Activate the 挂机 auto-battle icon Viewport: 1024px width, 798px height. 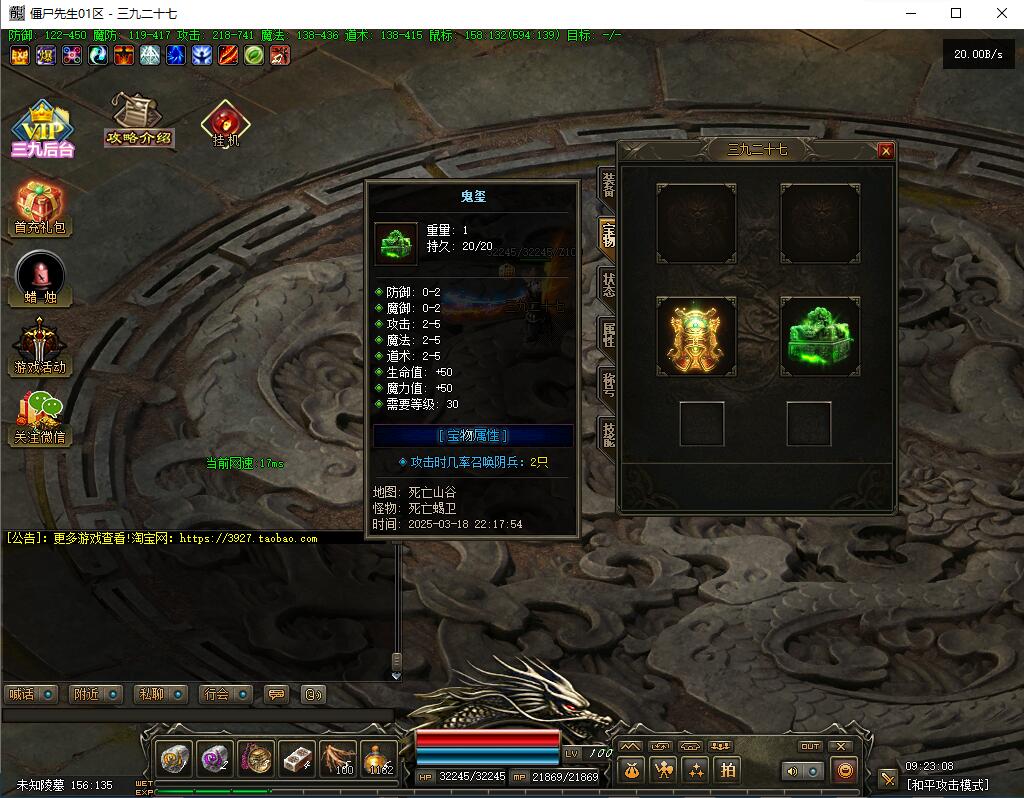(225, 124)
